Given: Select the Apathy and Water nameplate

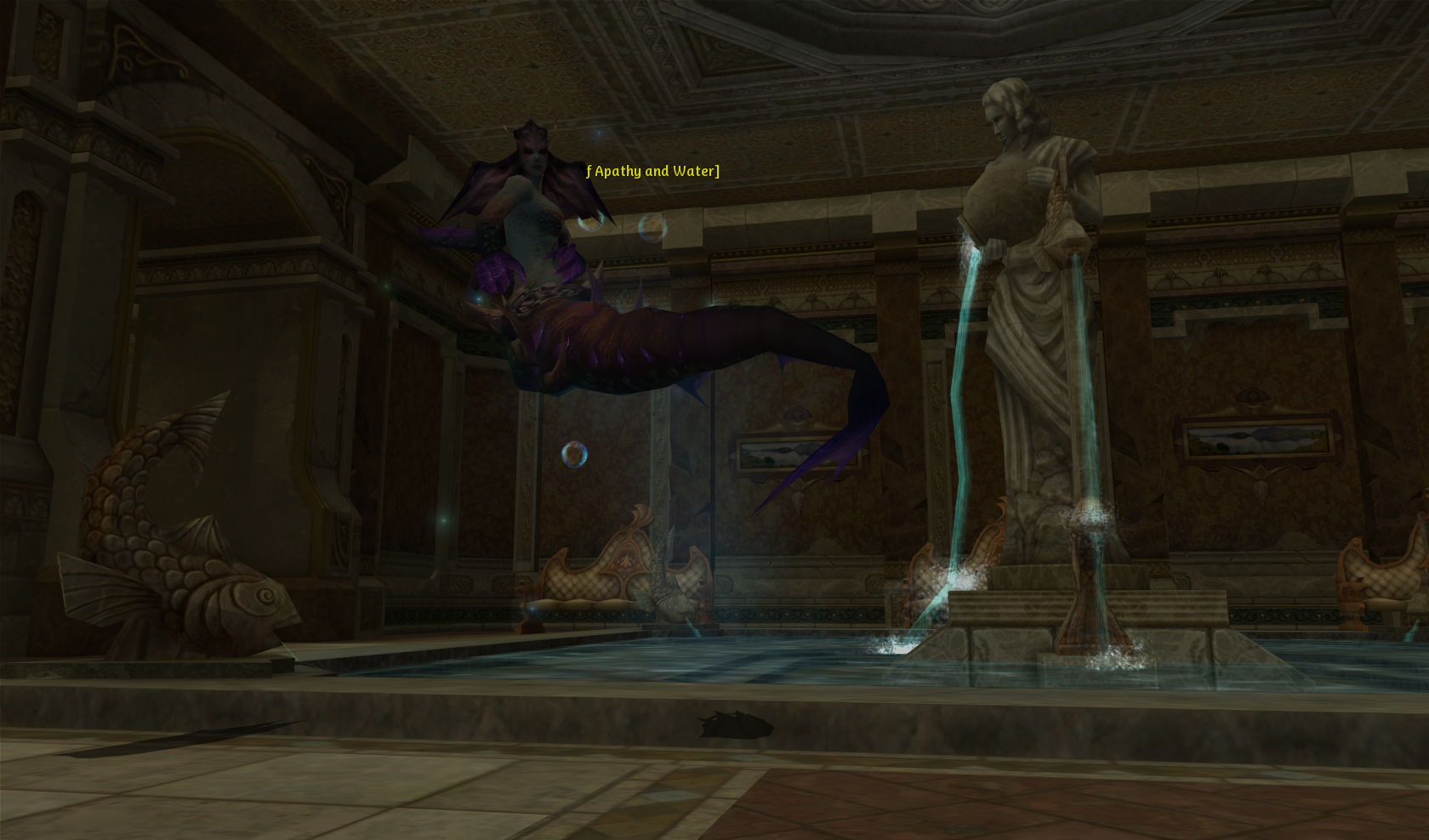Looking at the screenshot, I should tap(653, 171).
